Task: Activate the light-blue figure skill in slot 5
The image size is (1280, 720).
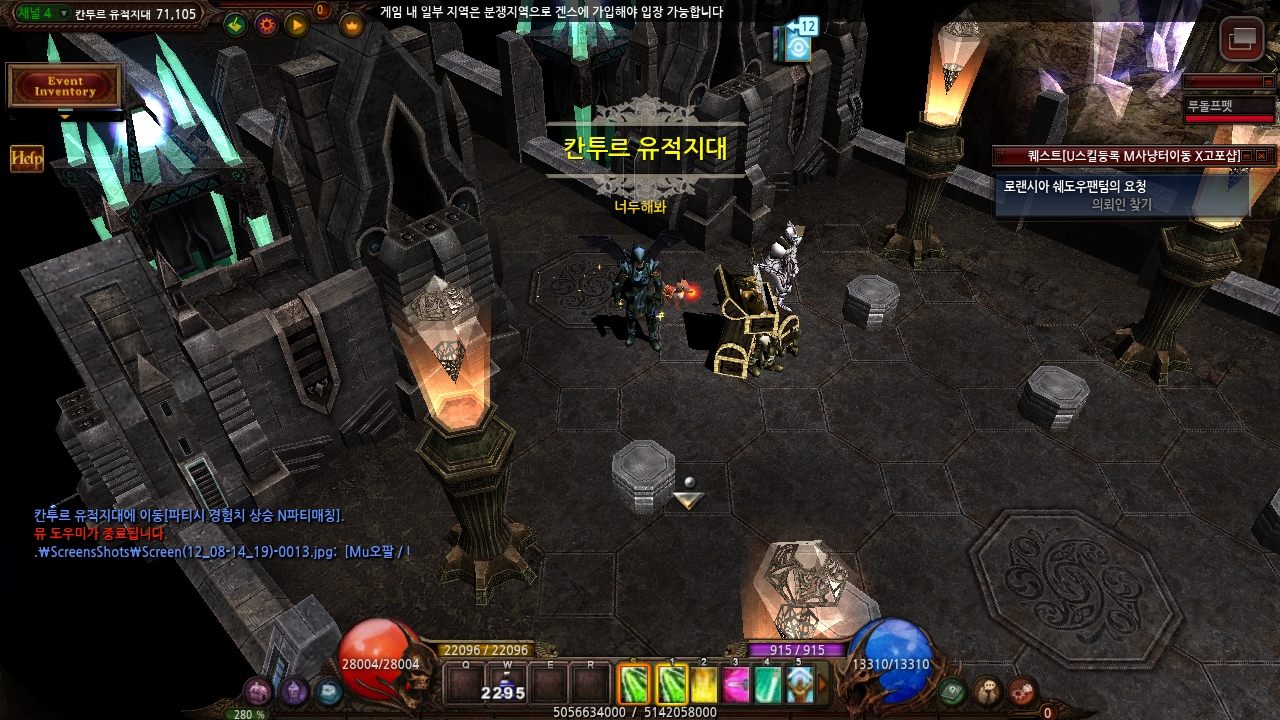Action: pyautogui.click(x=799, y=685)
